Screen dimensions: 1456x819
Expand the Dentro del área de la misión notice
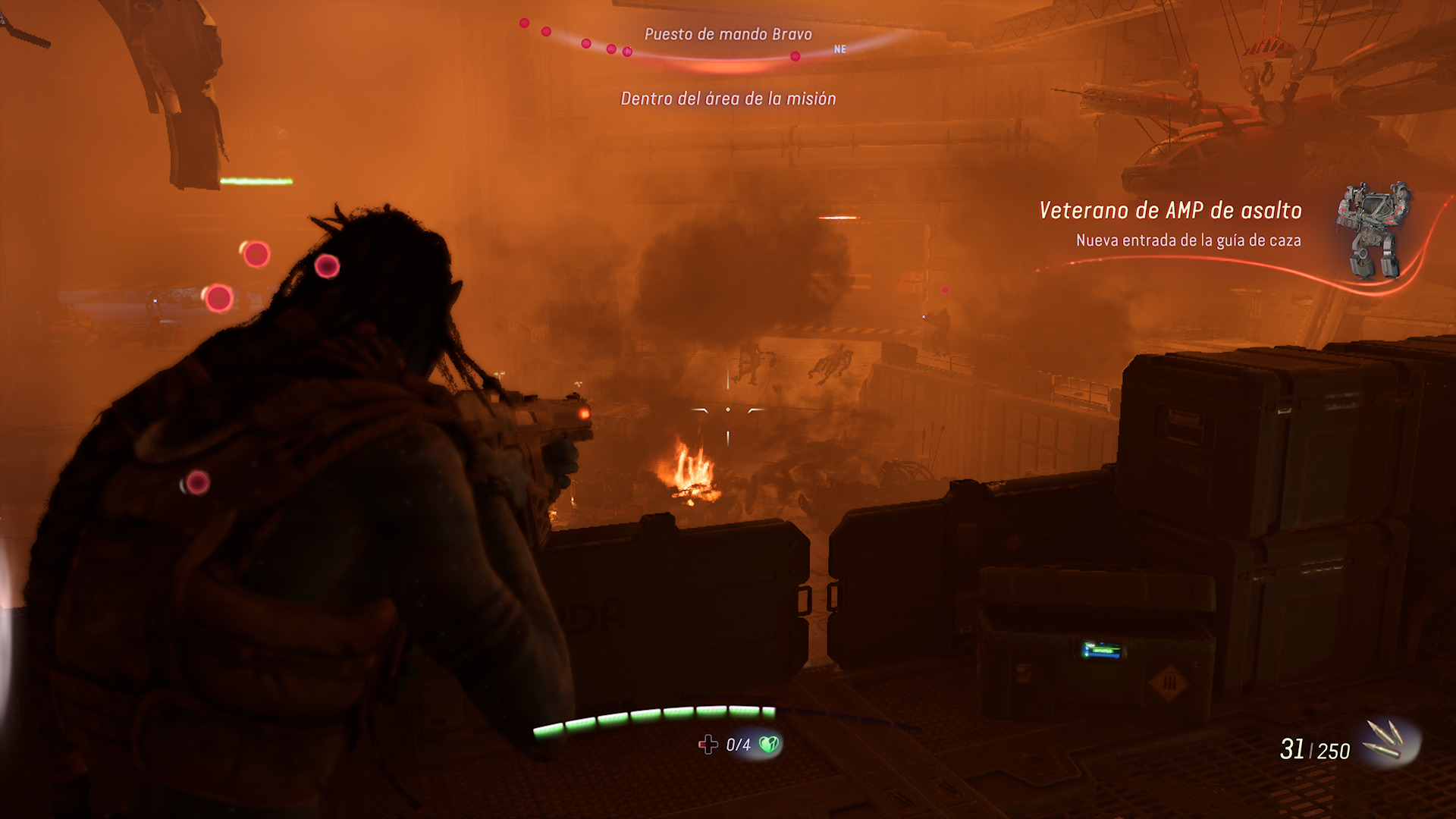[728, 97]
